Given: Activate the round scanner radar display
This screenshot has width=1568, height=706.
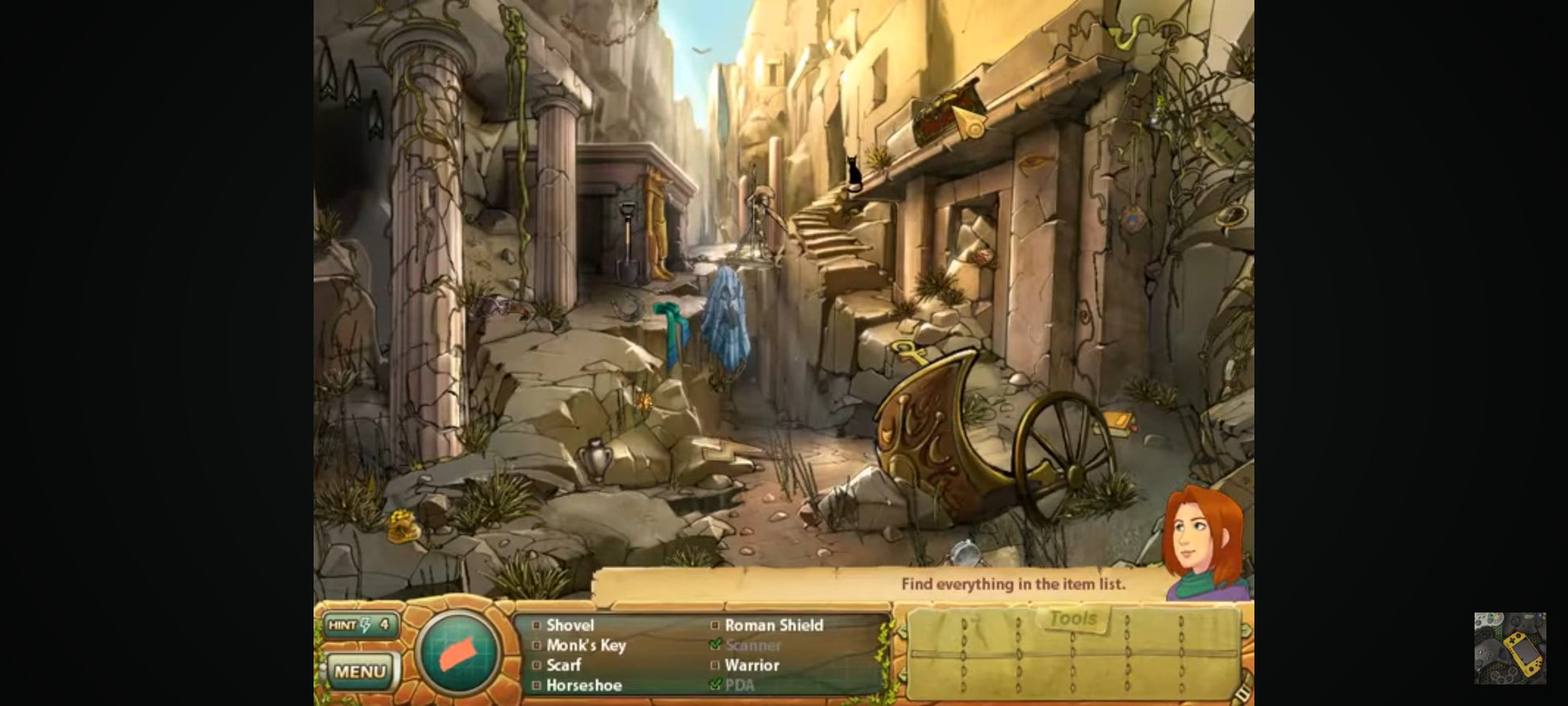Looking at the screenshot, I should (458, 653).
